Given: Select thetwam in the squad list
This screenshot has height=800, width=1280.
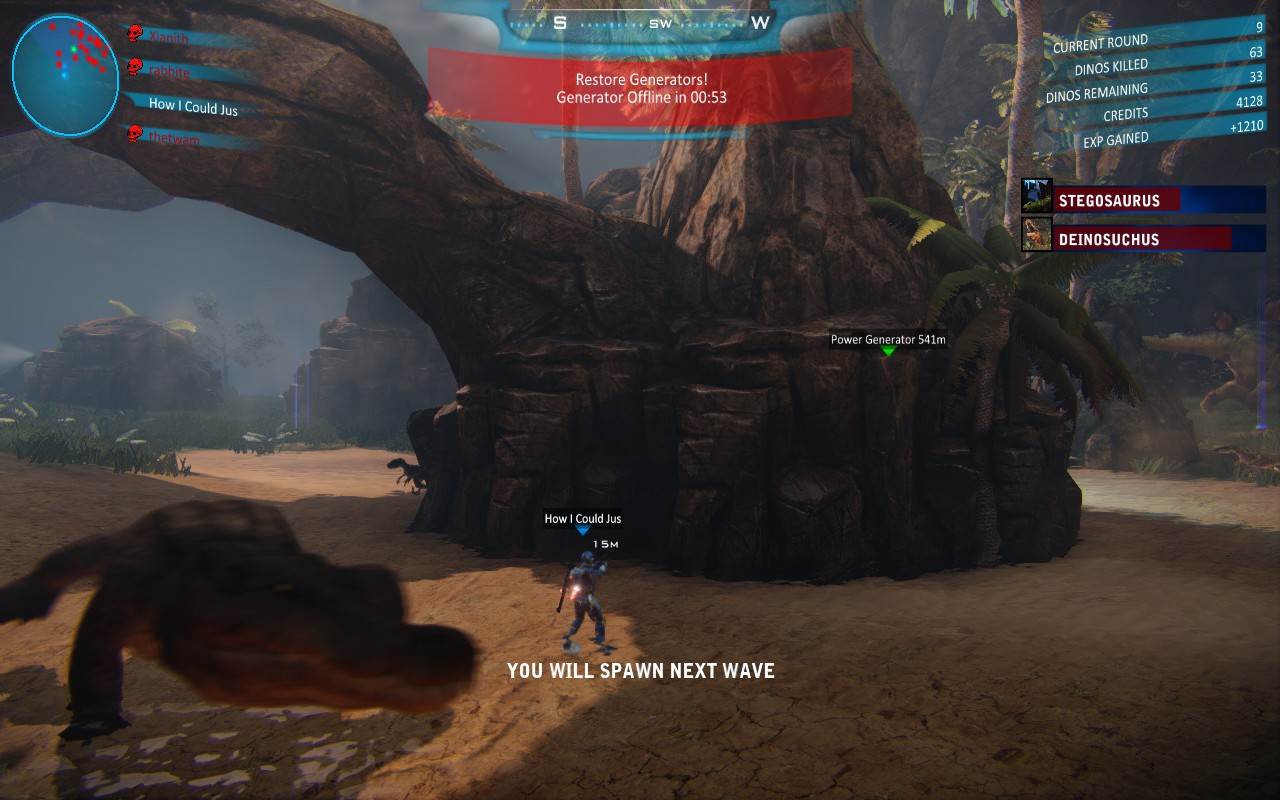Looking at the screenshot, I should (x=174, y=139).
